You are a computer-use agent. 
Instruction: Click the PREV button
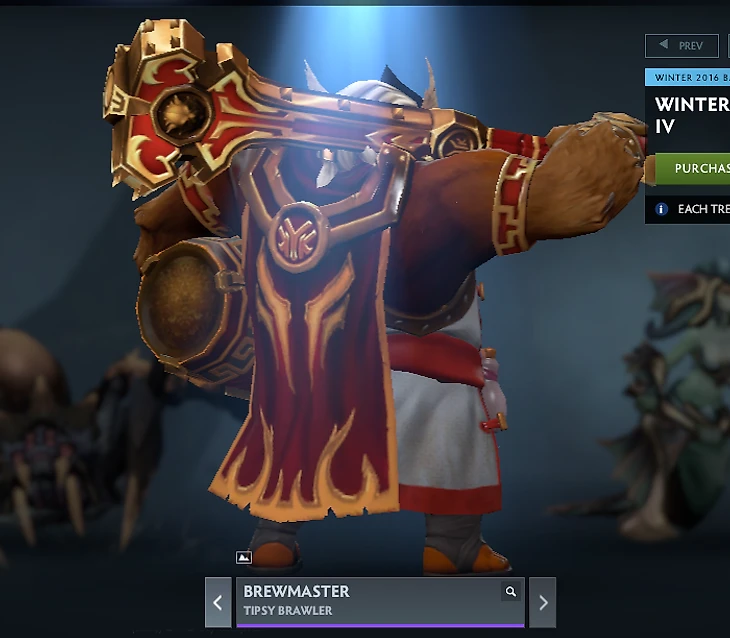point(682,46)
